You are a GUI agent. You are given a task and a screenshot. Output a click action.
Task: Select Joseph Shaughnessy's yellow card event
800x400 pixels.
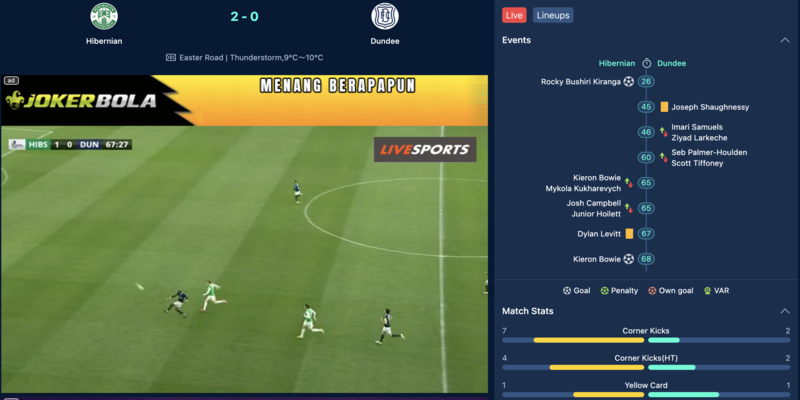(x=710, y=107)
